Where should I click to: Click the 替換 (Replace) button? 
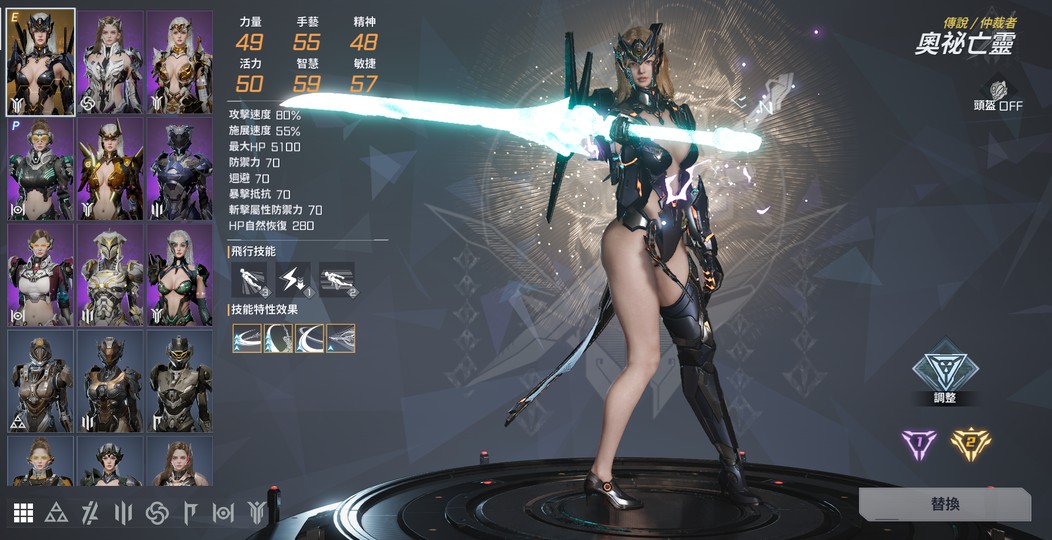(944, 504)
